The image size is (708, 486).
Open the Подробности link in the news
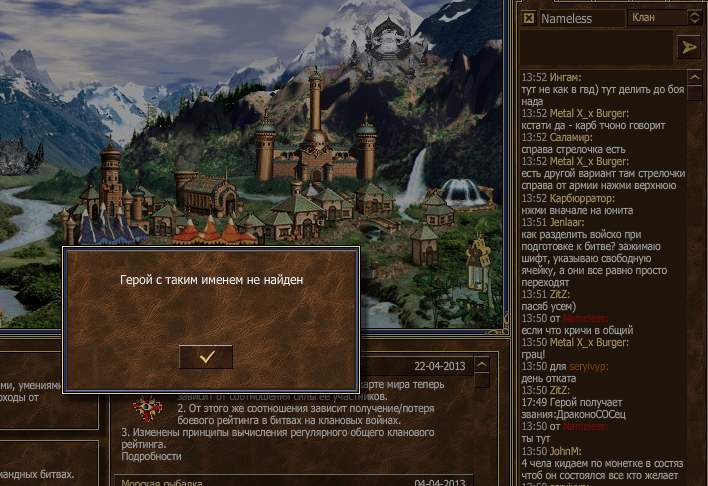click(x=151, y=456)
